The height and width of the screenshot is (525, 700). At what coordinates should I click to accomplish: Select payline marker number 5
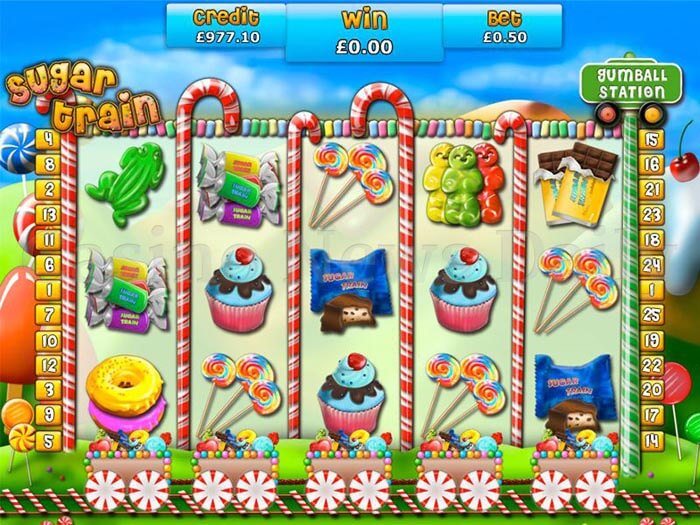pos(46,438)
